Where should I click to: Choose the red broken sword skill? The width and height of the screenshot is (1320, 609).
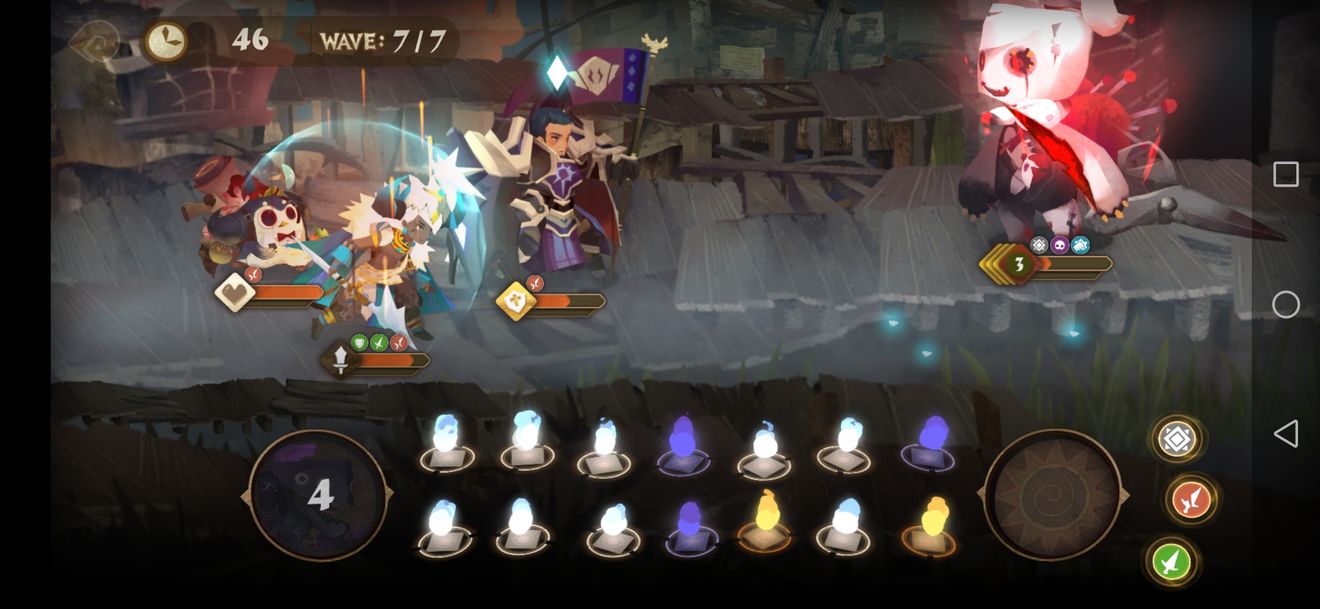pyautogui.click(x=1190, y=500)
